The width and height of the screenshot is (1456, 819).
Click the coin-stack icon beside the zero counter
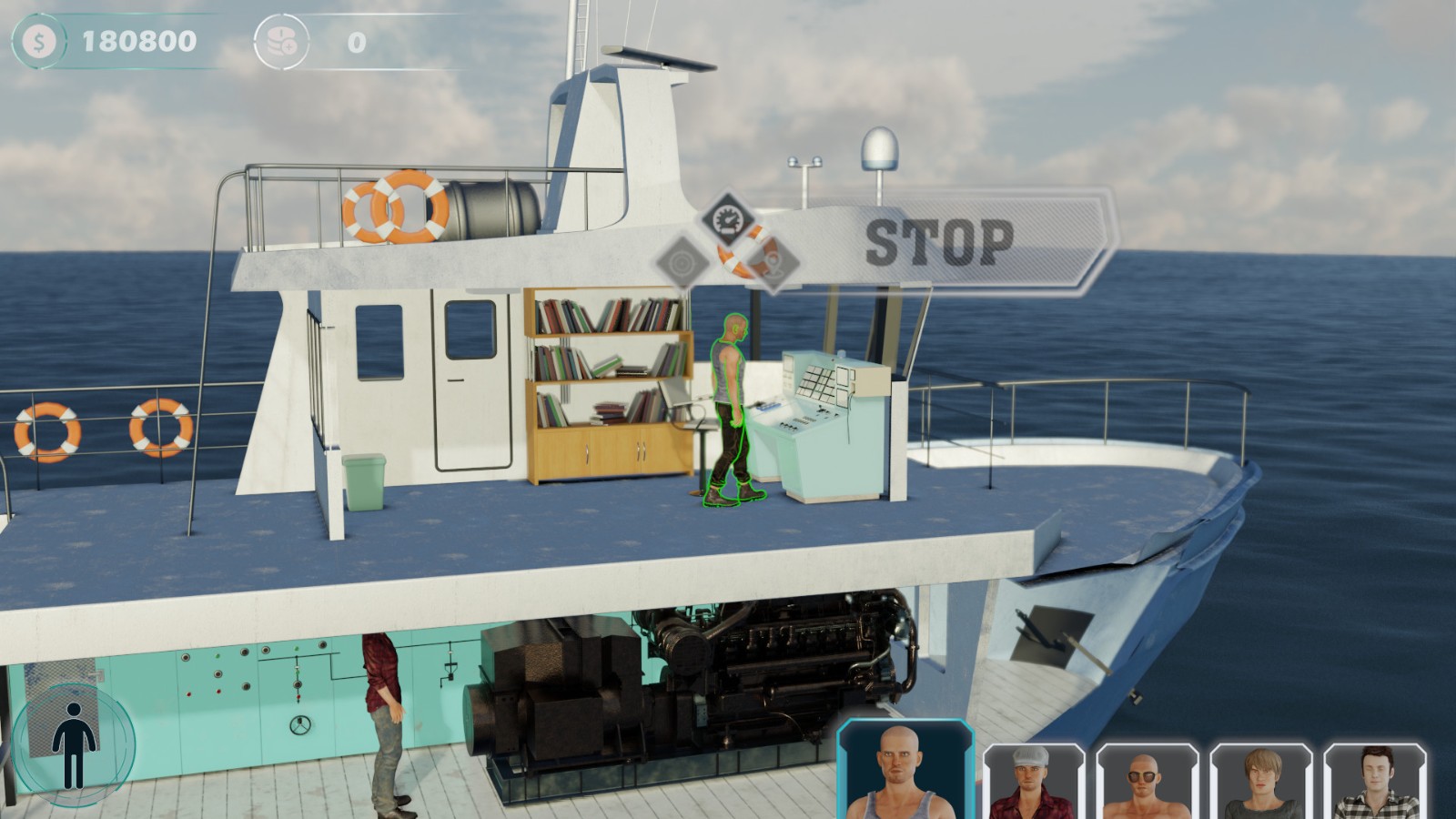tap(282, 41)
